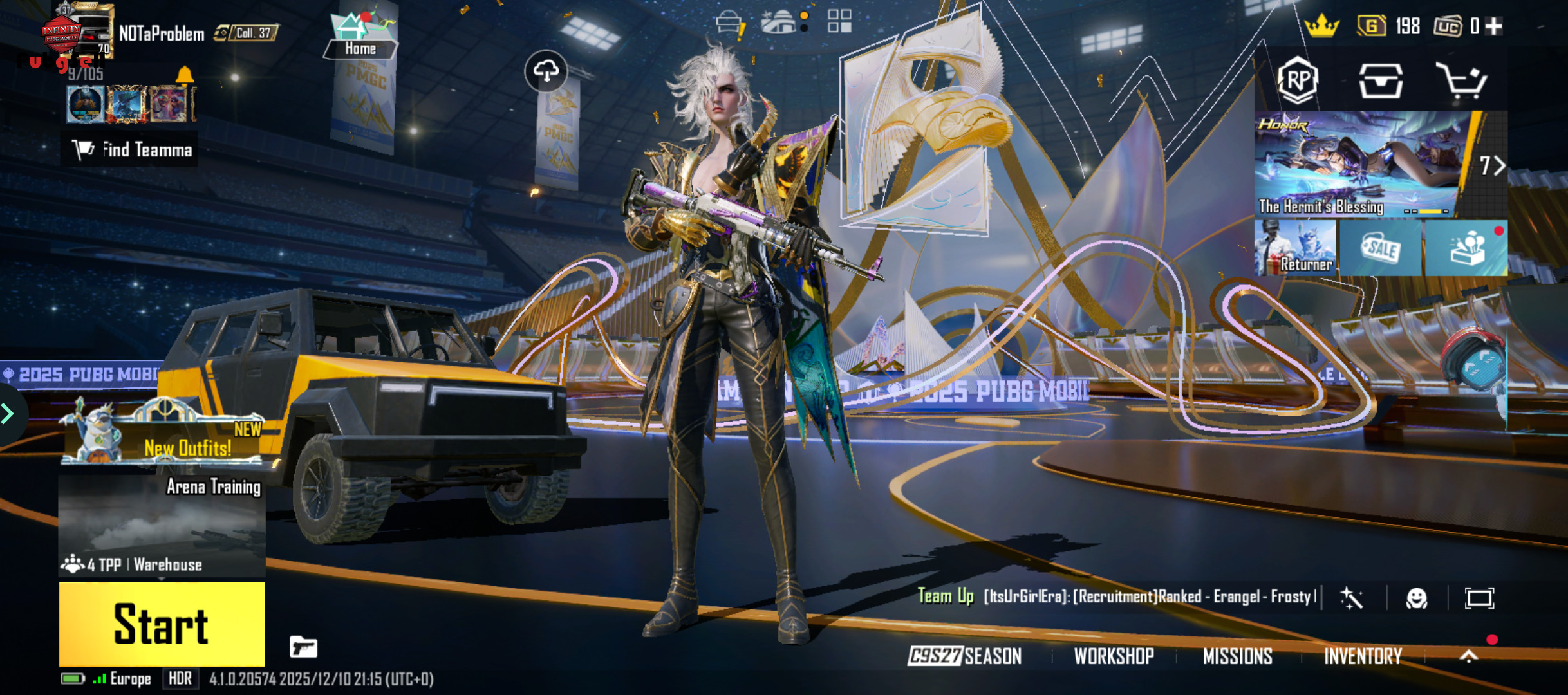Open the Home icon
Screen dimensions: 1568x695
360,35
